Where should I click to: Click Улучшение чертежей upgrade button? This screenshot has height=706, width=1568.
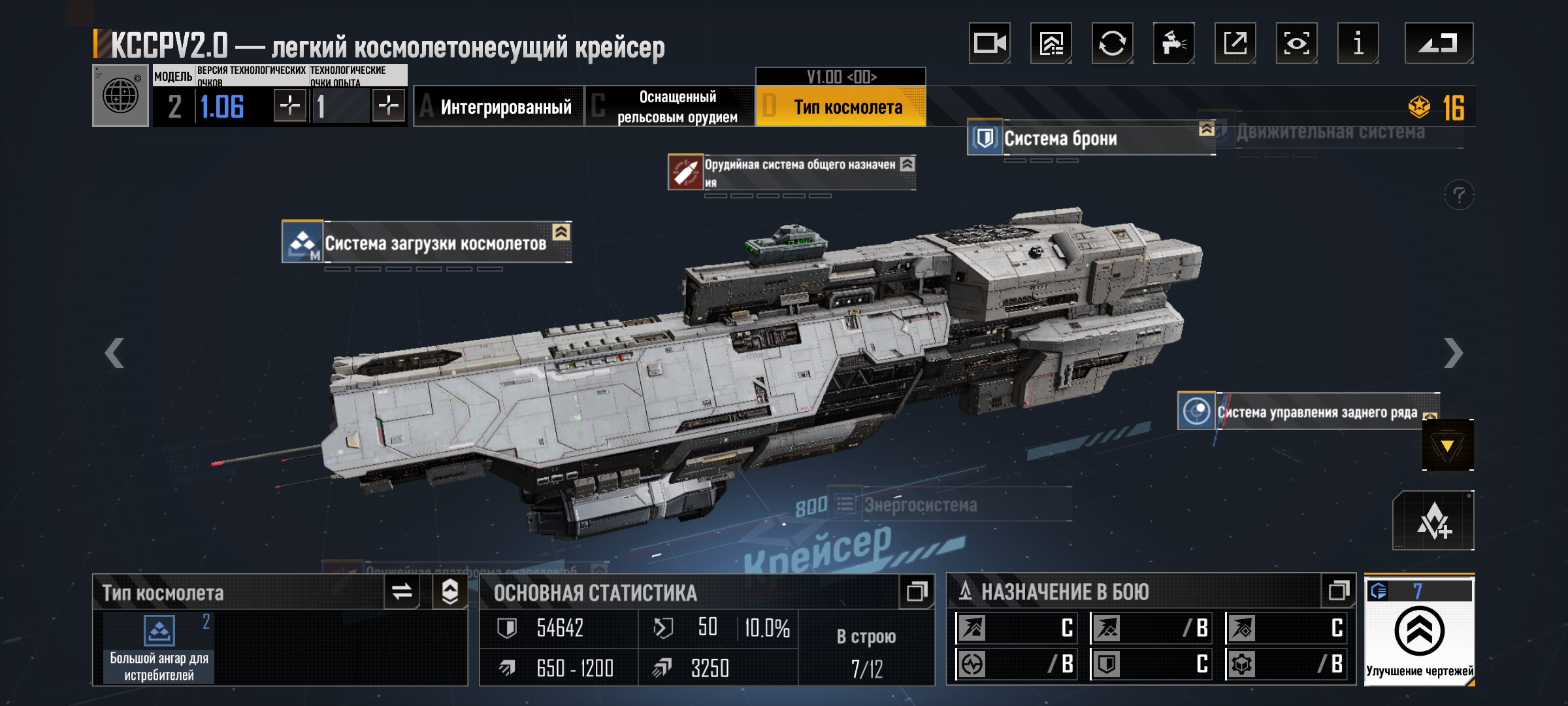click(x=1419, y=631)
